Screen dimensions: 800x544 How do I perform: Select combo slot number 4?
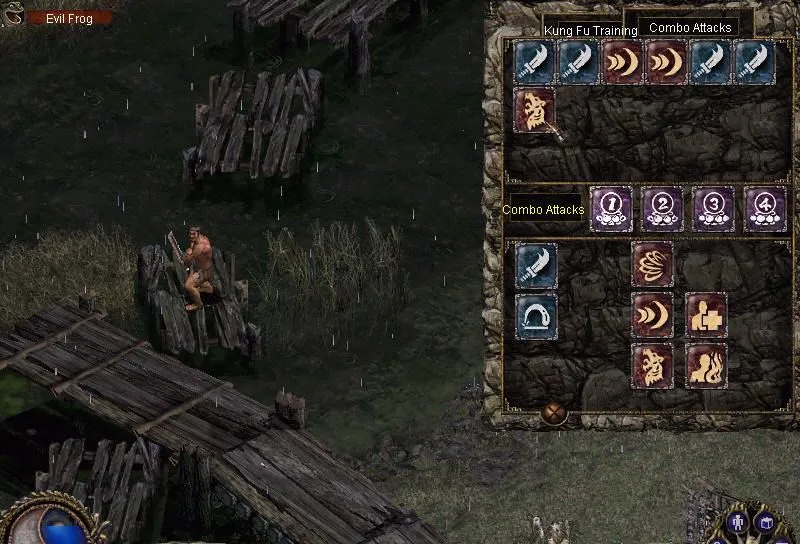pos(765,208)
